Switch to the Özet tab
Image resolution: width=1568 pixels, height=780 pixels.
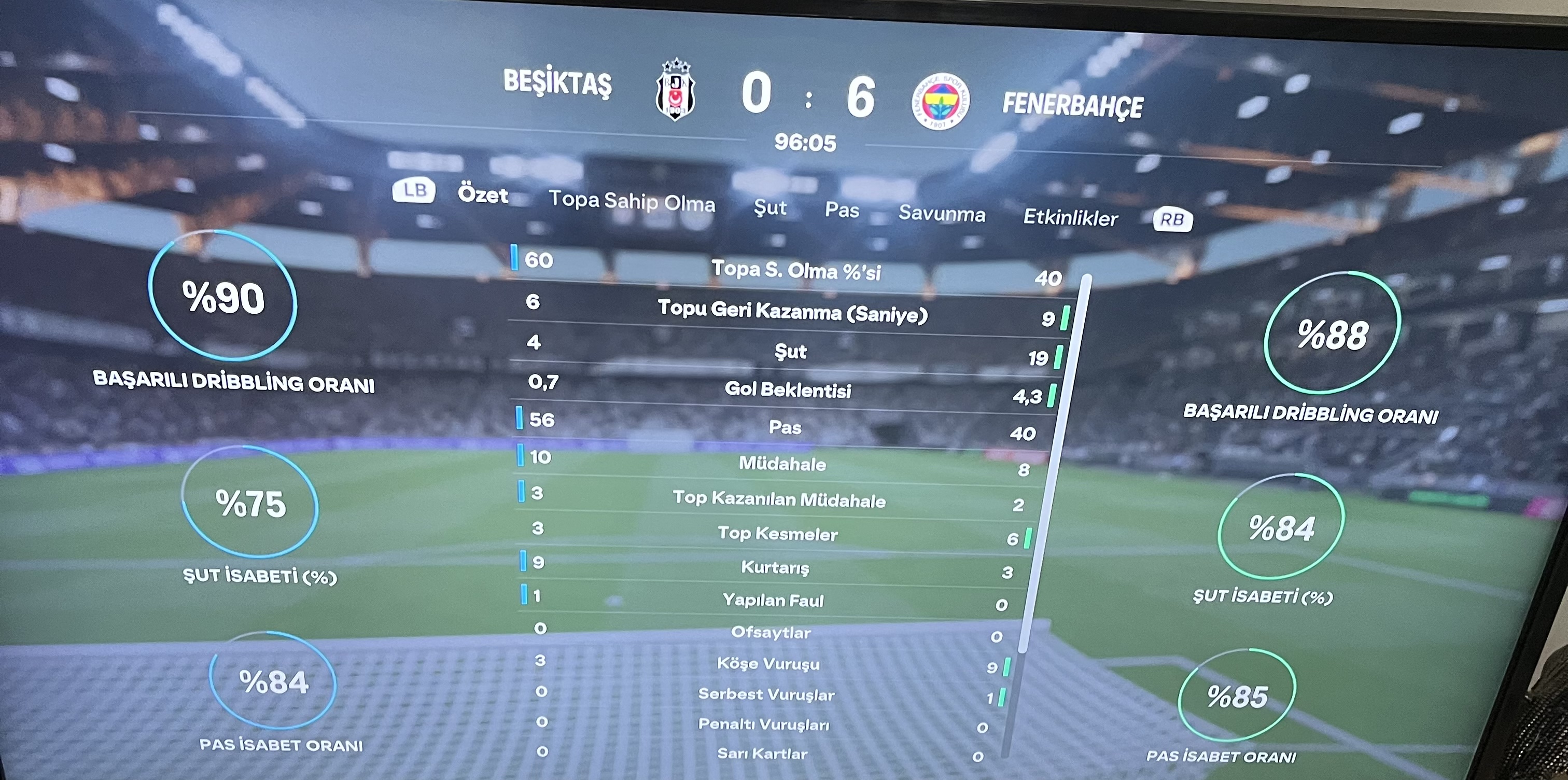click(x=483, y=195)
